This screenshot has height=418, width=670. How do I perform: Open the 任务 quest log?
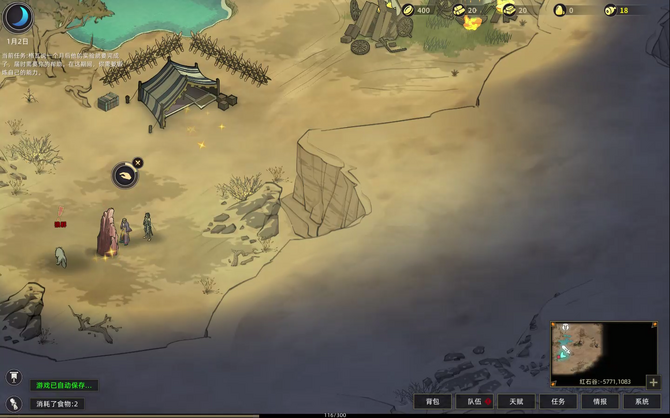pos(558,401)
